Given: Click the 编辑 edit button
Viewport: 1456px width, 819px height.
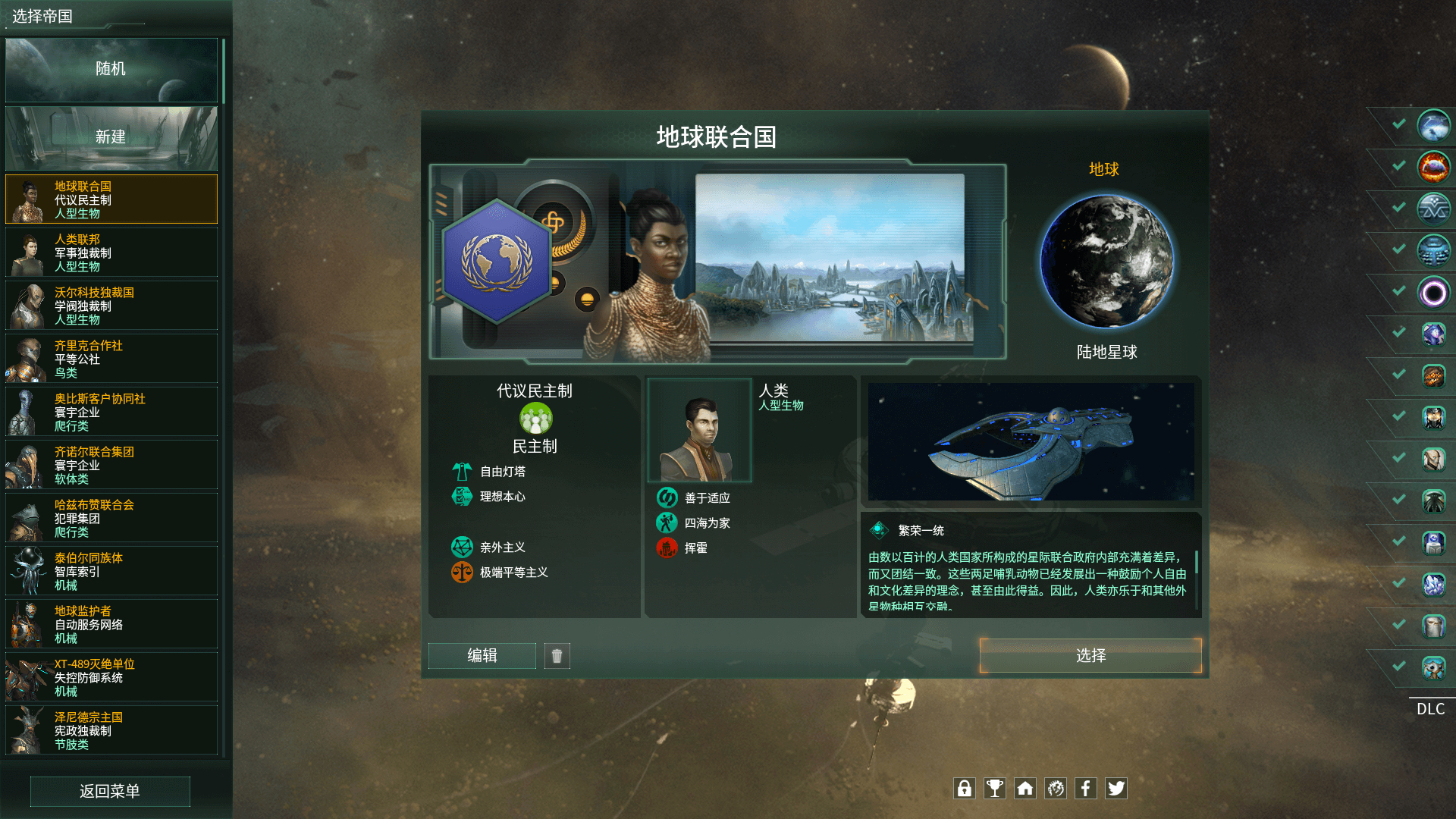Looking at the screenshot, I should (482, 656).
